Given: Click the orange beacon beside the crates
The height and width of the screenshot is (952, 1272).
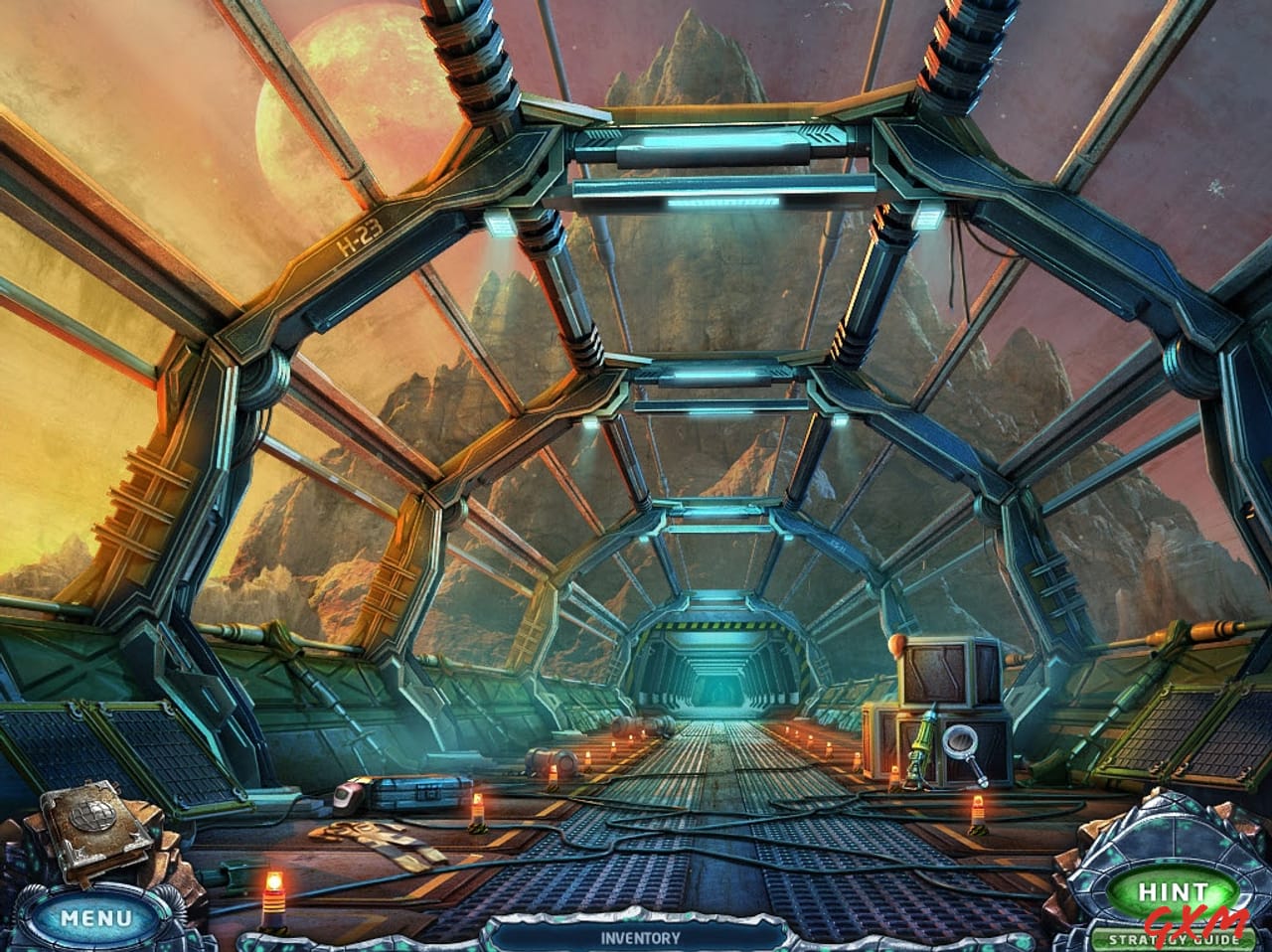Looking at the screenshot, I should [977, 807].
